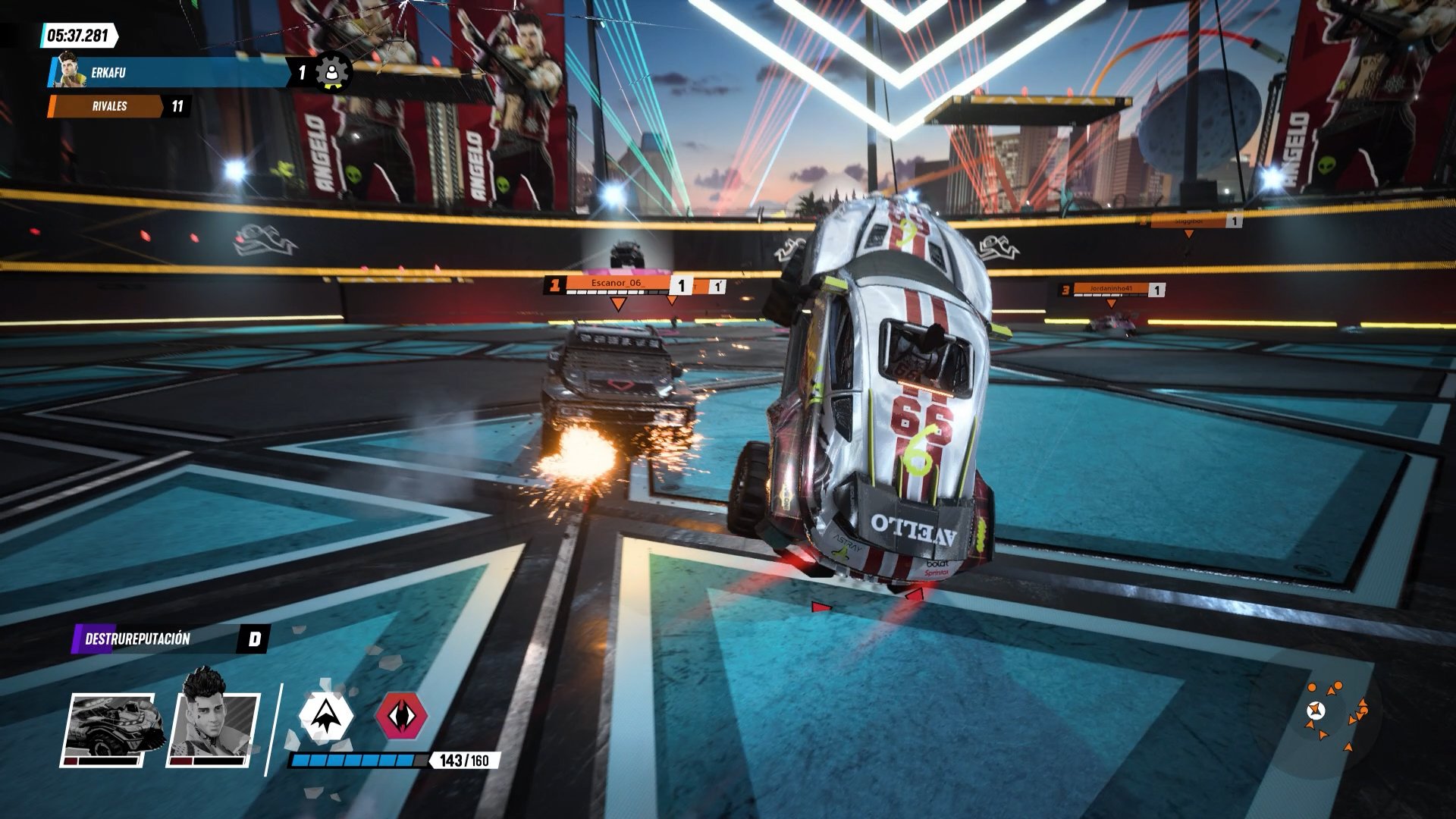Image resolution: width=1456 pixels, height=819 pixels.
Task: Click the Jordaninho41 enemy nameplate
Action: click(x=1111, y=289)
